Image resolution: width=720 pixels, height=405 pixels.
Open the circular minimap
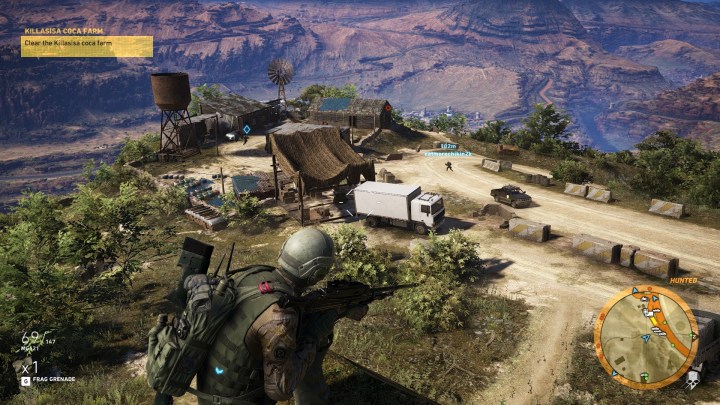pos(645,336)
